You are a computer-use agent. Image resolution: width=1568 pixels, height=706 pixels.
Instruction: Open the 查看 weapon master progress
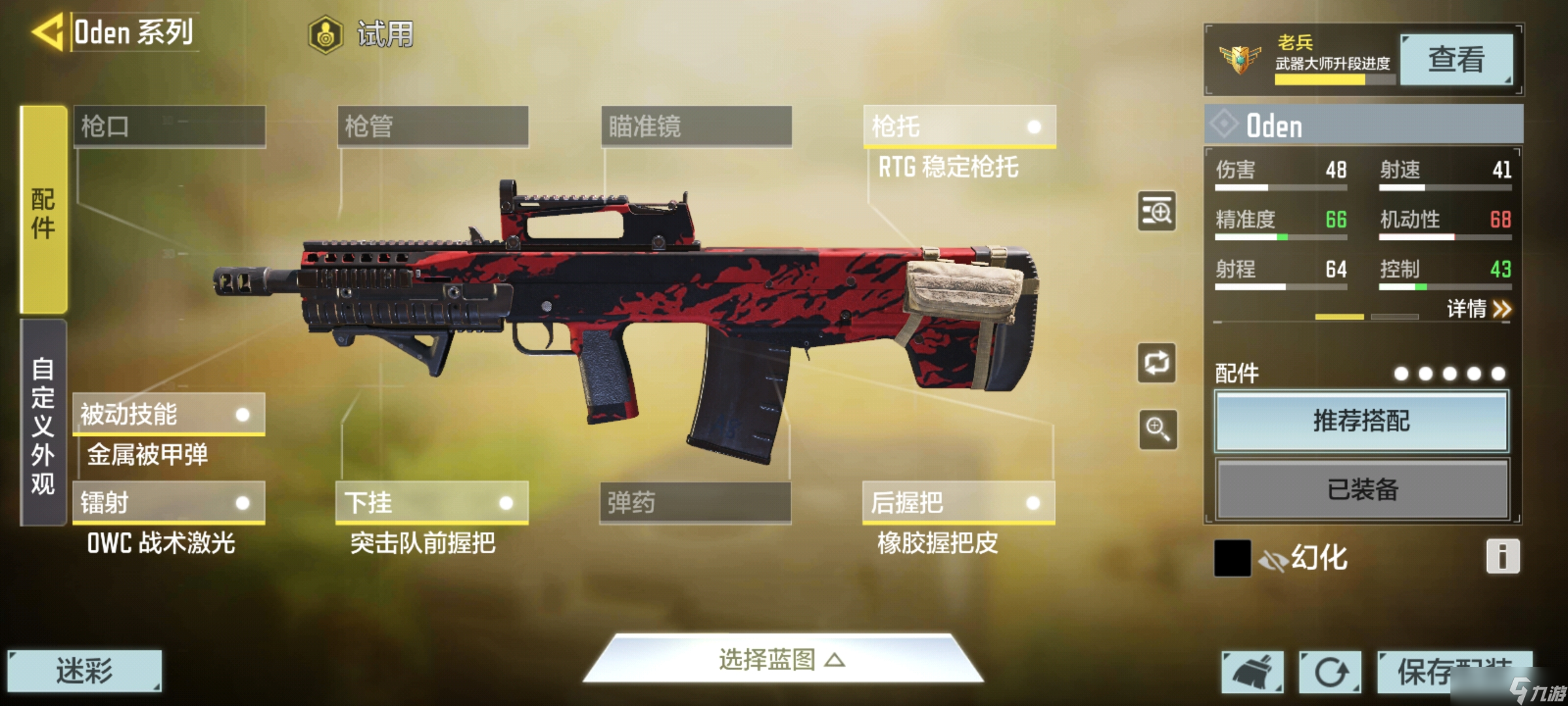[x=1456, y=59]
